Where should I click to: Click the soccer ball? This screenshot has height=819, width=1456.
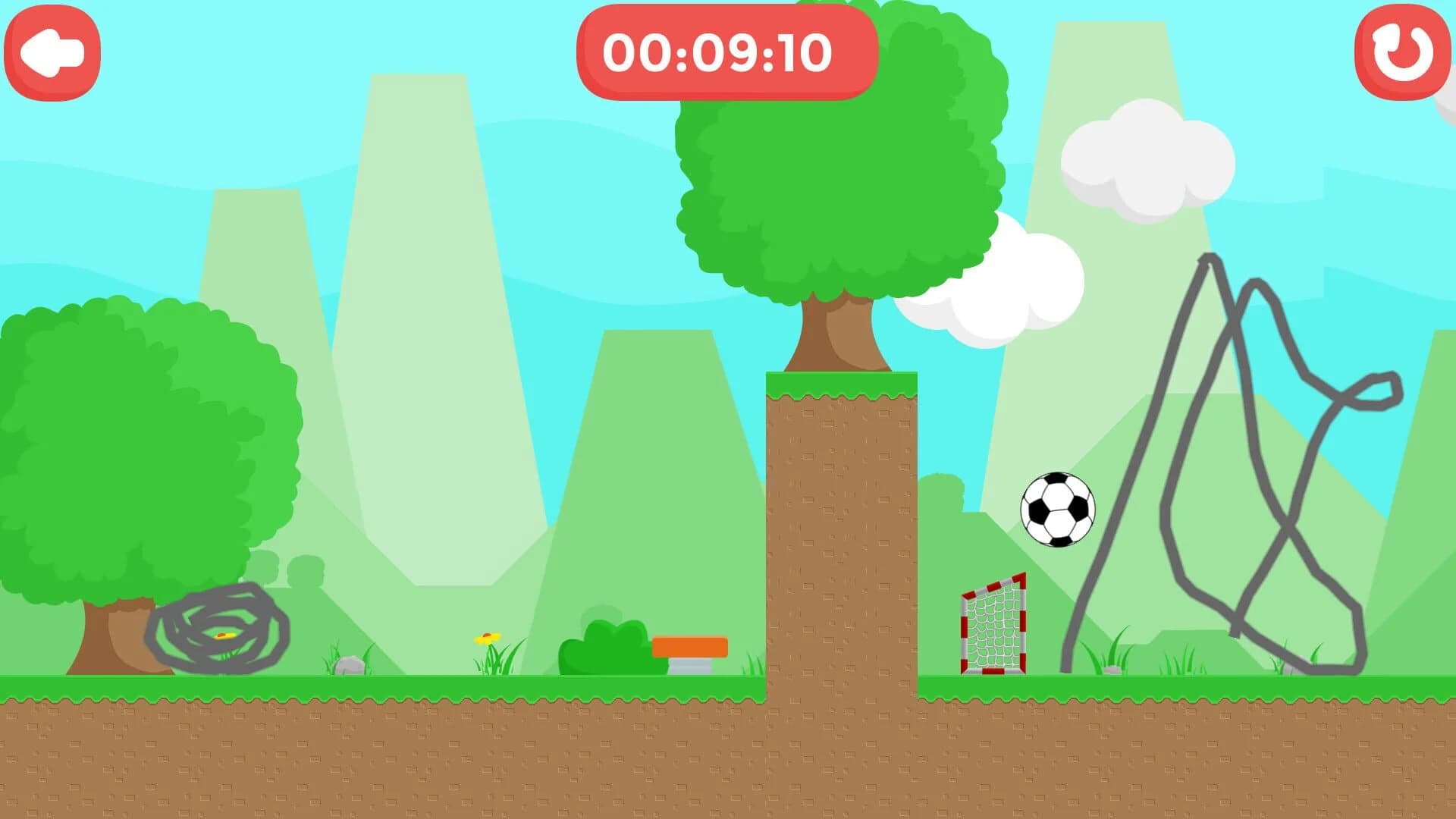pyautogui.click(x=1059, y=508)
